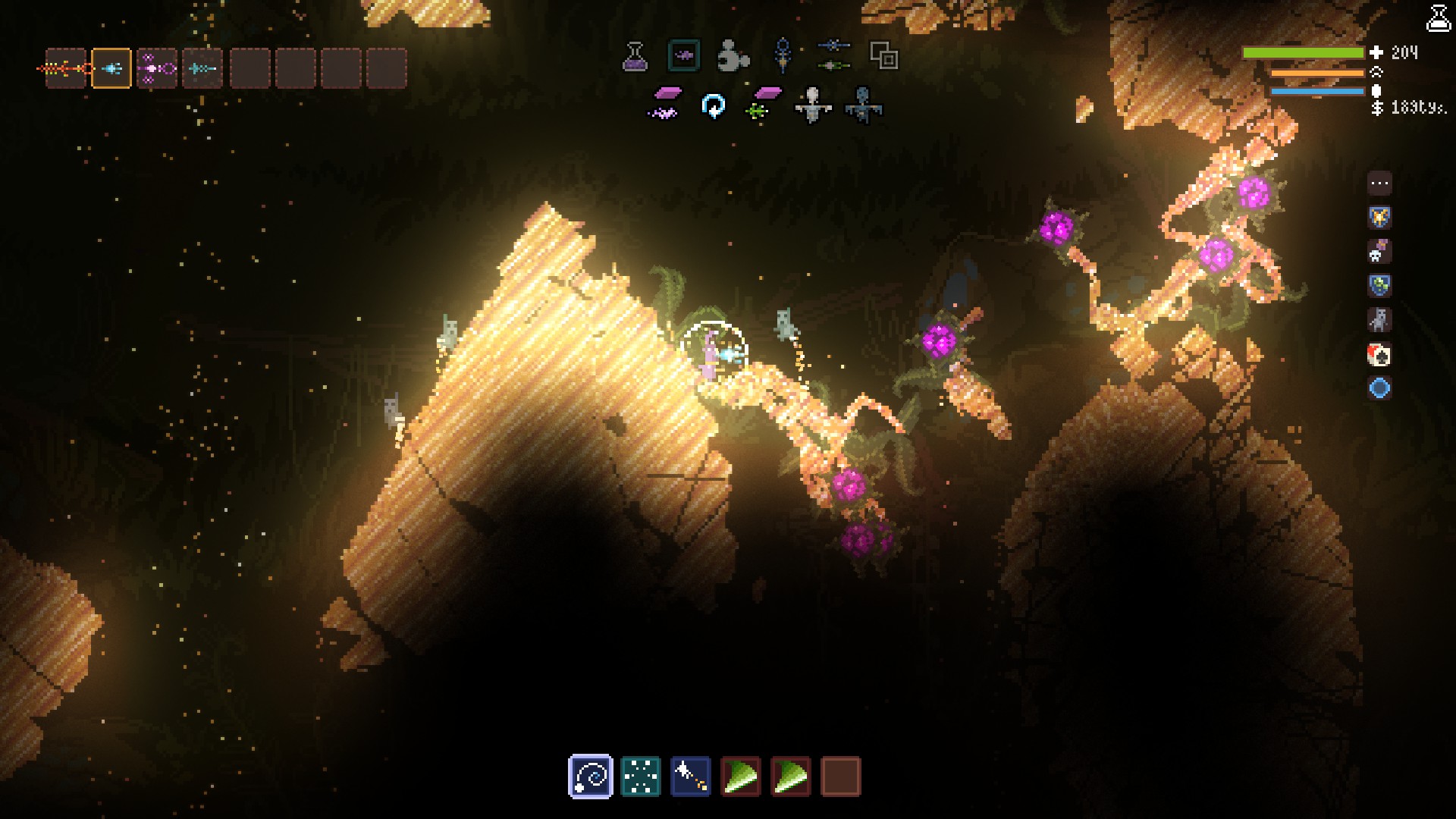Viewport: 1456px width, 819px height.
Task: Select the red-orange wand slot
Action: pyautogui.click(x=66, y=69)
